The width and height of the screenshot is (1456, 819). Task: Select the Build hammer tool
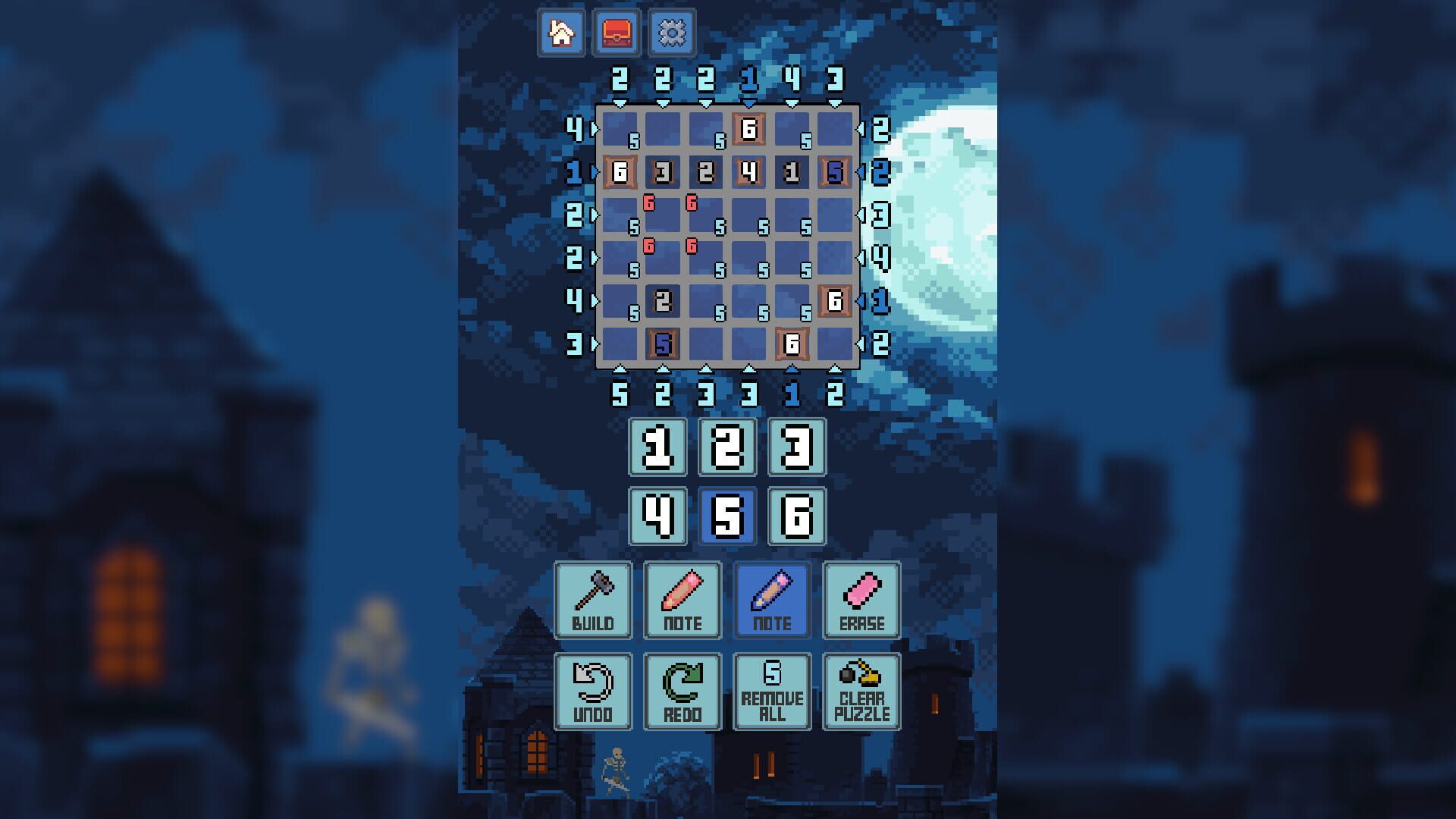592,599
